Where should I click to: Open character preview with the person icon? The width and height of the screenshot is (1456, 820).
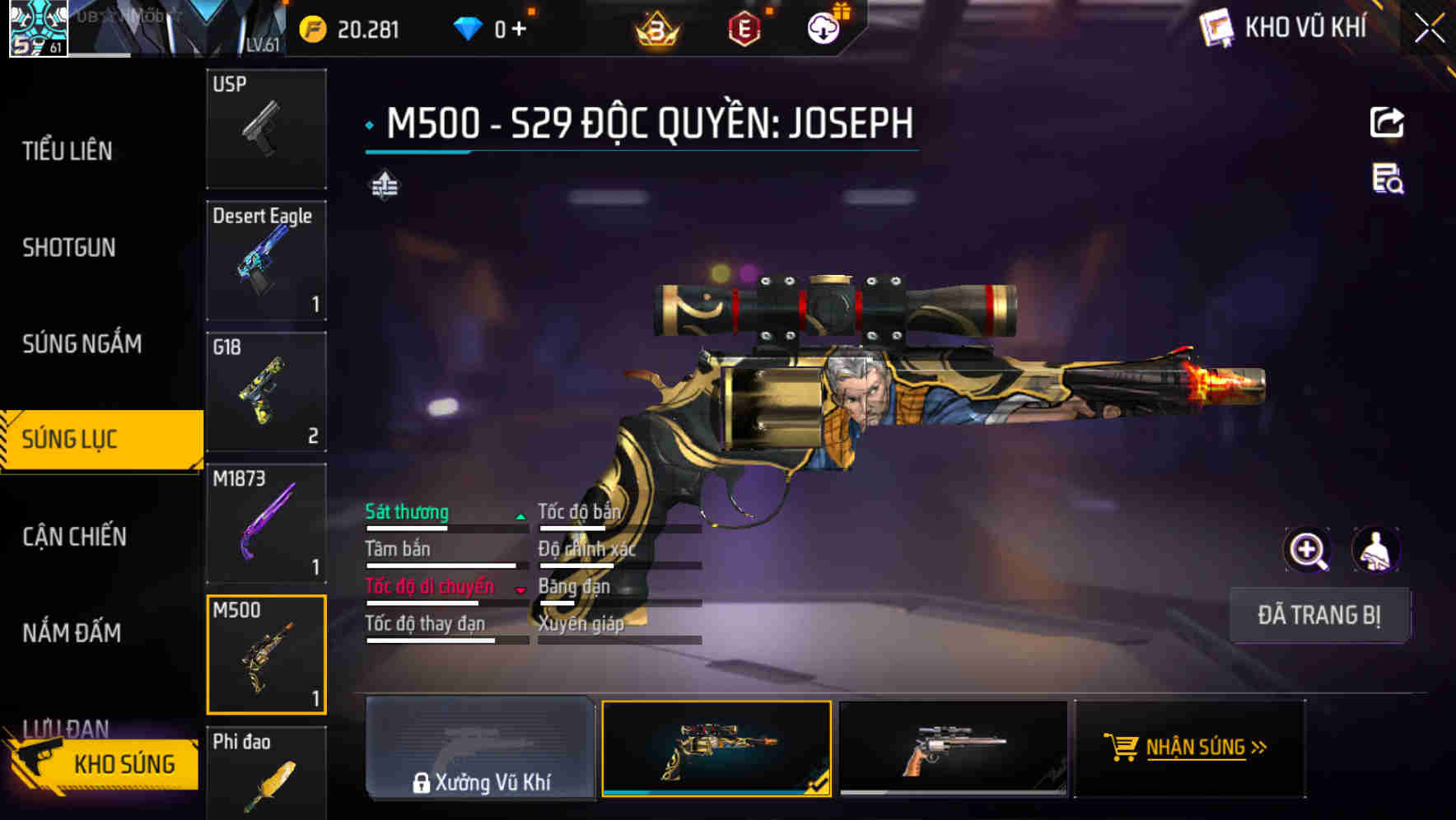[1377, 549]
